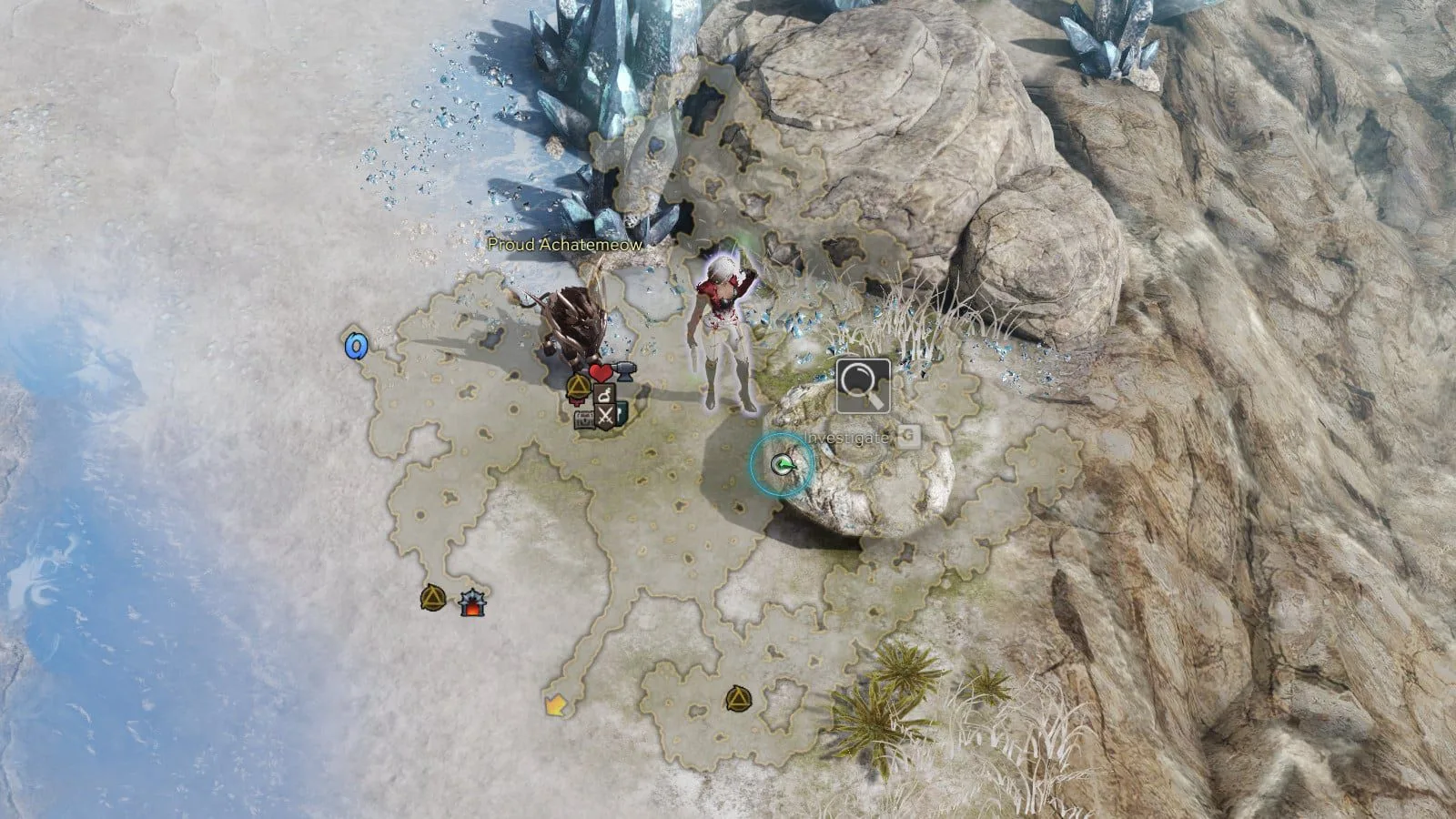Select the anvil repair marker on the map

[624, 369]
